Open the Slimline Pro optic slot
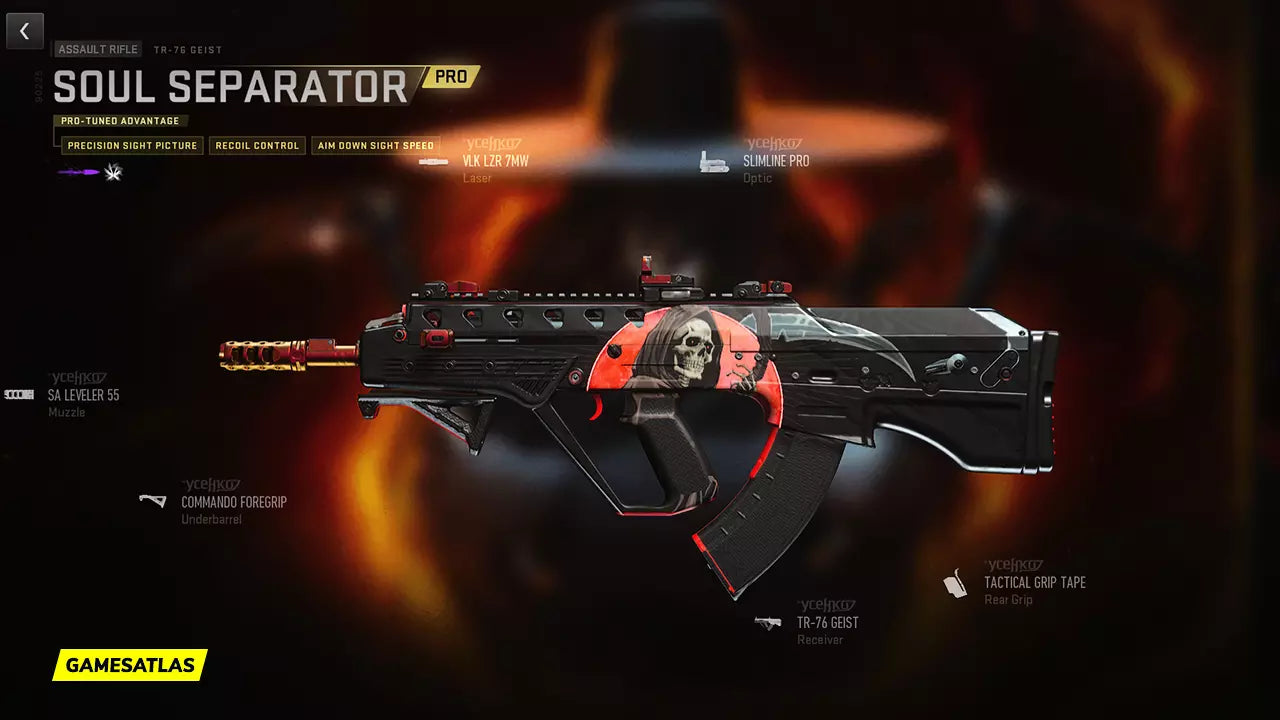The width and height of the screenshot is (1280, 720). (x=775, y=161)
